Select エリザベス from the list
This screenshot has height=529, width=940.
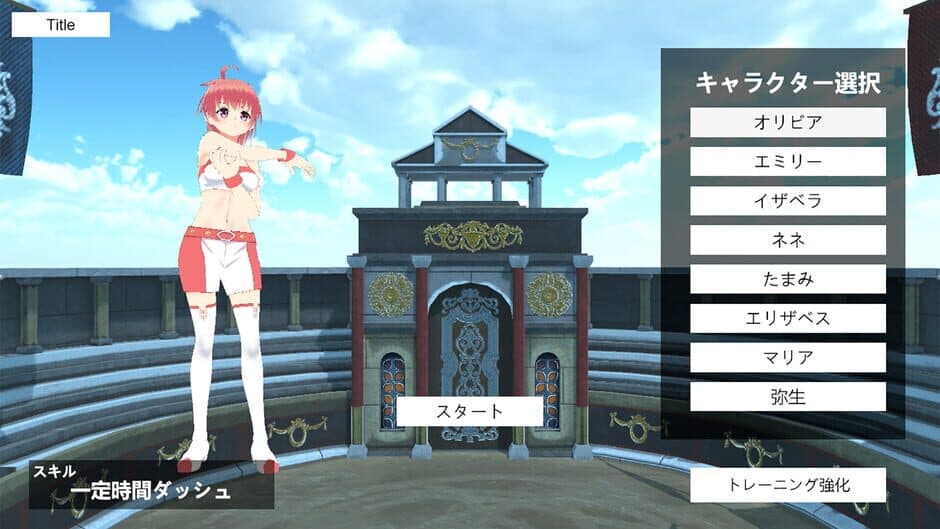pyautogui.click(x=788, y=318)
